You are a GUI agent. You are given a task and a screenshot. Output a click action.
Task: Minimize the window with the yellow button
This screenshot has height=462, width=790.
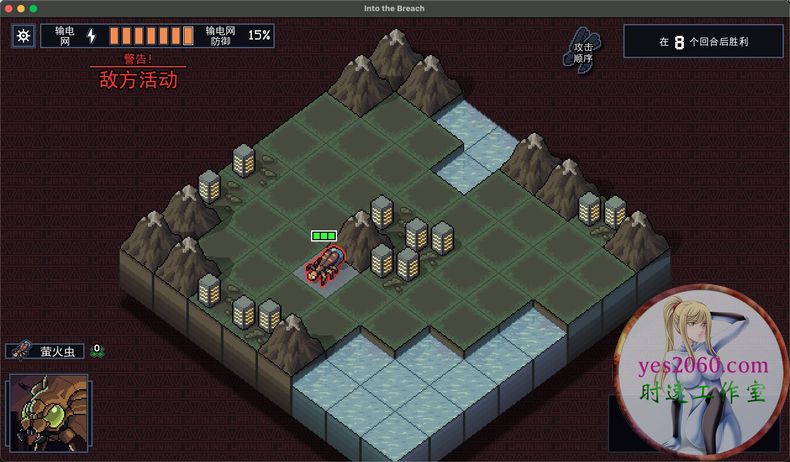[20, 8]
